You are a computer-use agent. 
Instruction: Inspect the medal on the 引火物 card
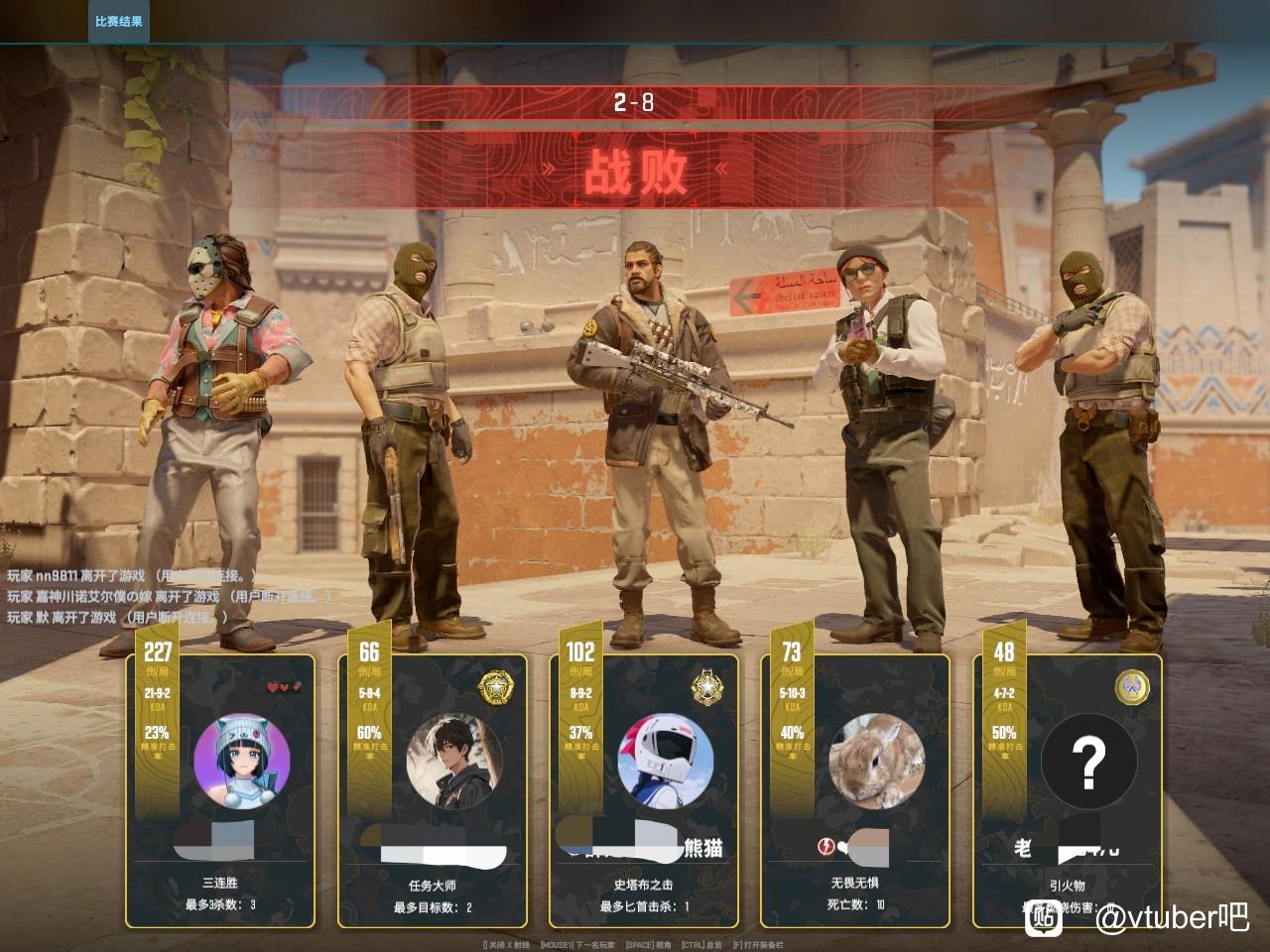[1131, 685]
